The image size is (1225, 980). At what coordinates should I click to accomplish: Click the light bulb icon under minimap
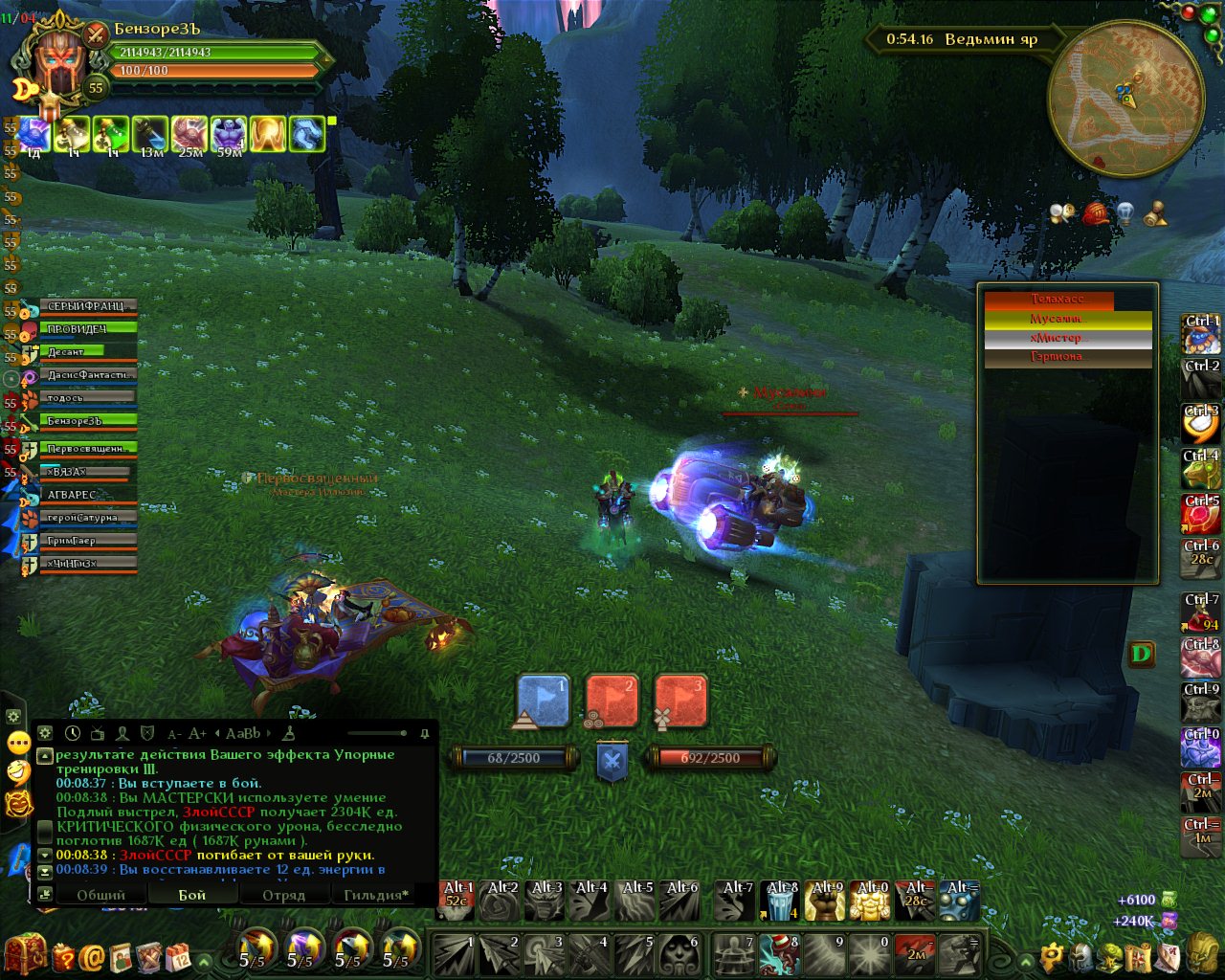pyautogui.click(x=1125, y=212)
